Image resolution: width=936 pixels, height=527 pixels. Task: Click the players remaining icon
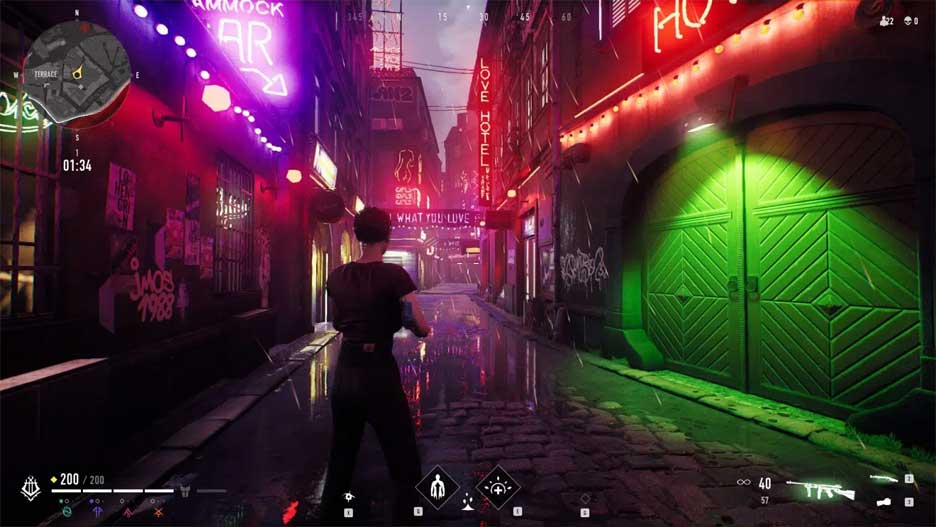pyautogui.click(x=885, y=20)
